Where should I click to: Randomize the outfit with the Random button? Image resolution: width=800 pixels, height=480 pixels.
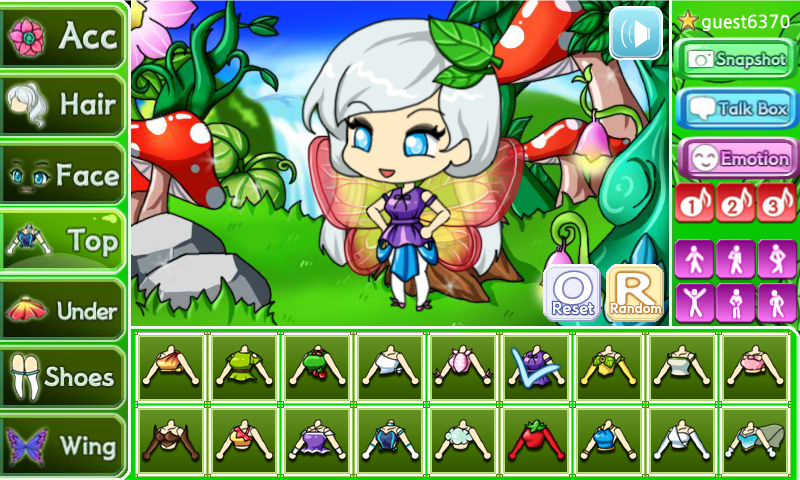tap(635, 293)
